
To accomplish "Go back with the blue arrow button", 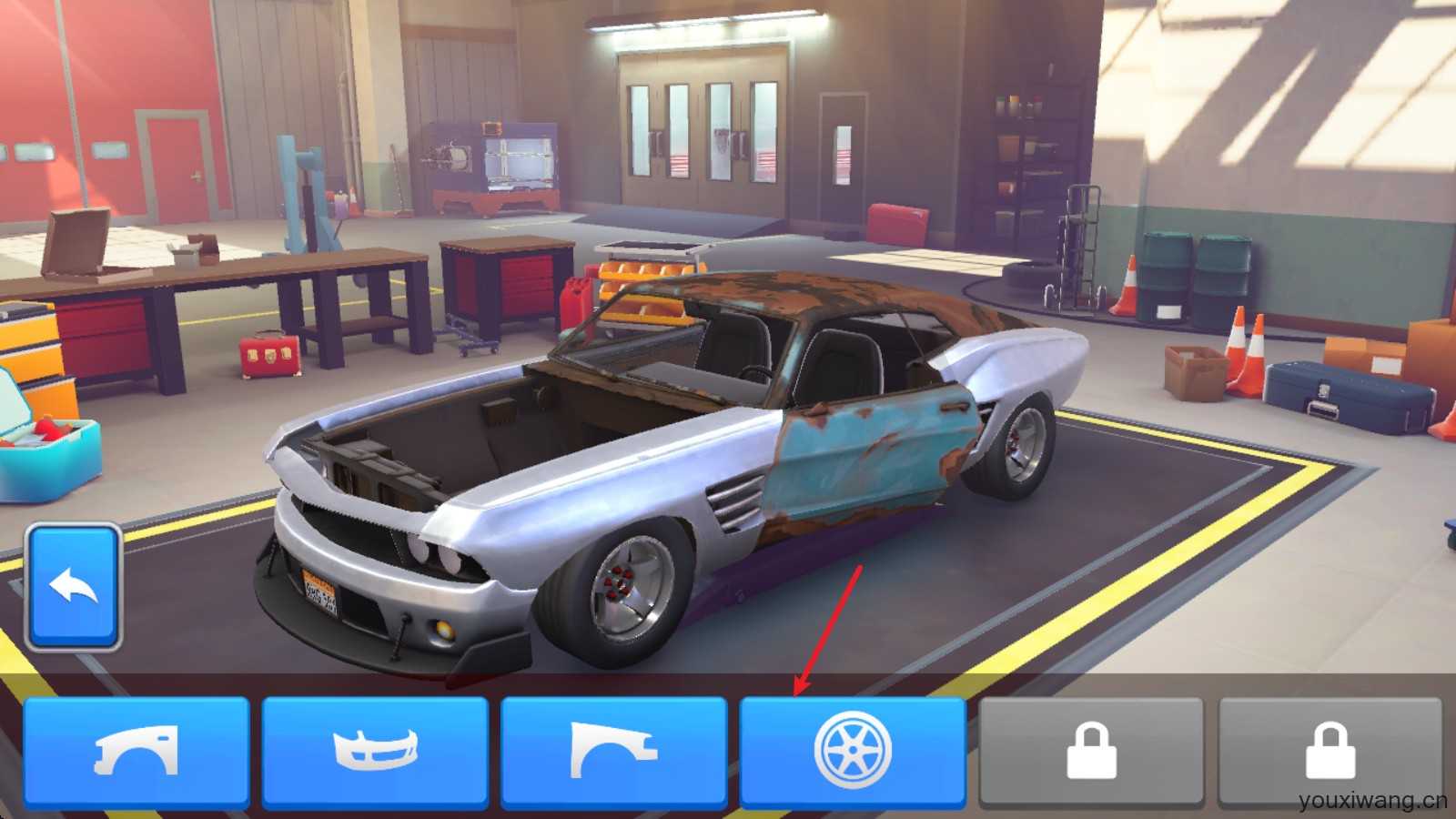I will click(74, 586).
